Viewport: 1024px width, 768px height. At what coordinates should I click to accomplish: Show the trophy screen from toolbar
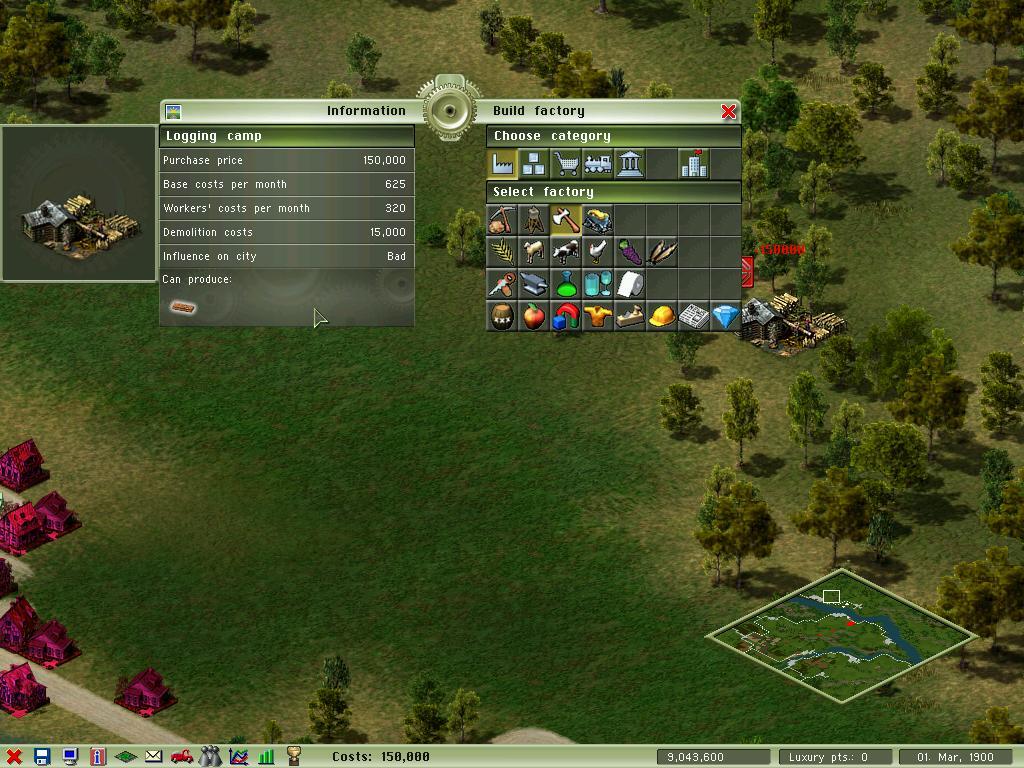294,757
